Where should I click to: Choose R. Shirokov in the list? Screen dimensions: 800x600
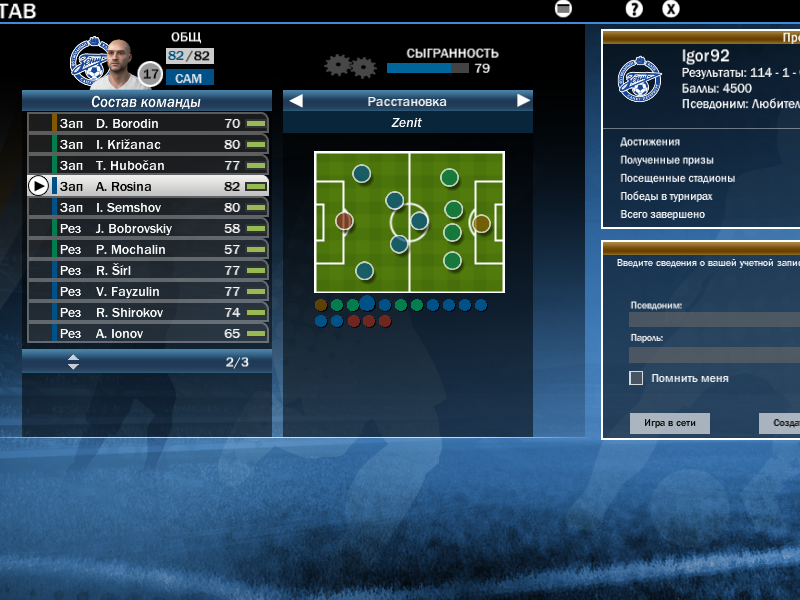click(148, 312)
